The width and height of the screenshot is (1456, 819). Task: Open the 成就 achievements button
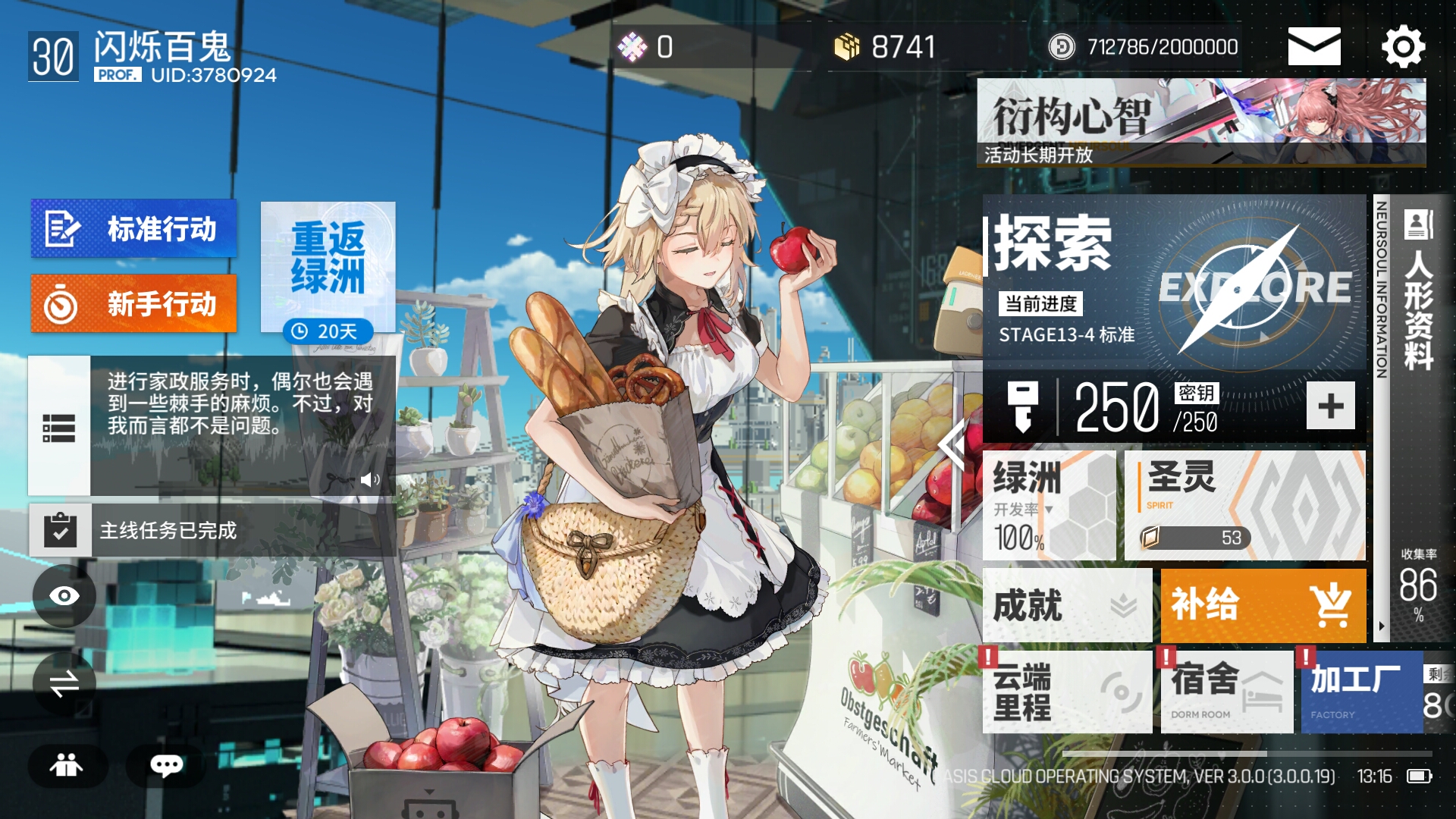pos(1066,606)
